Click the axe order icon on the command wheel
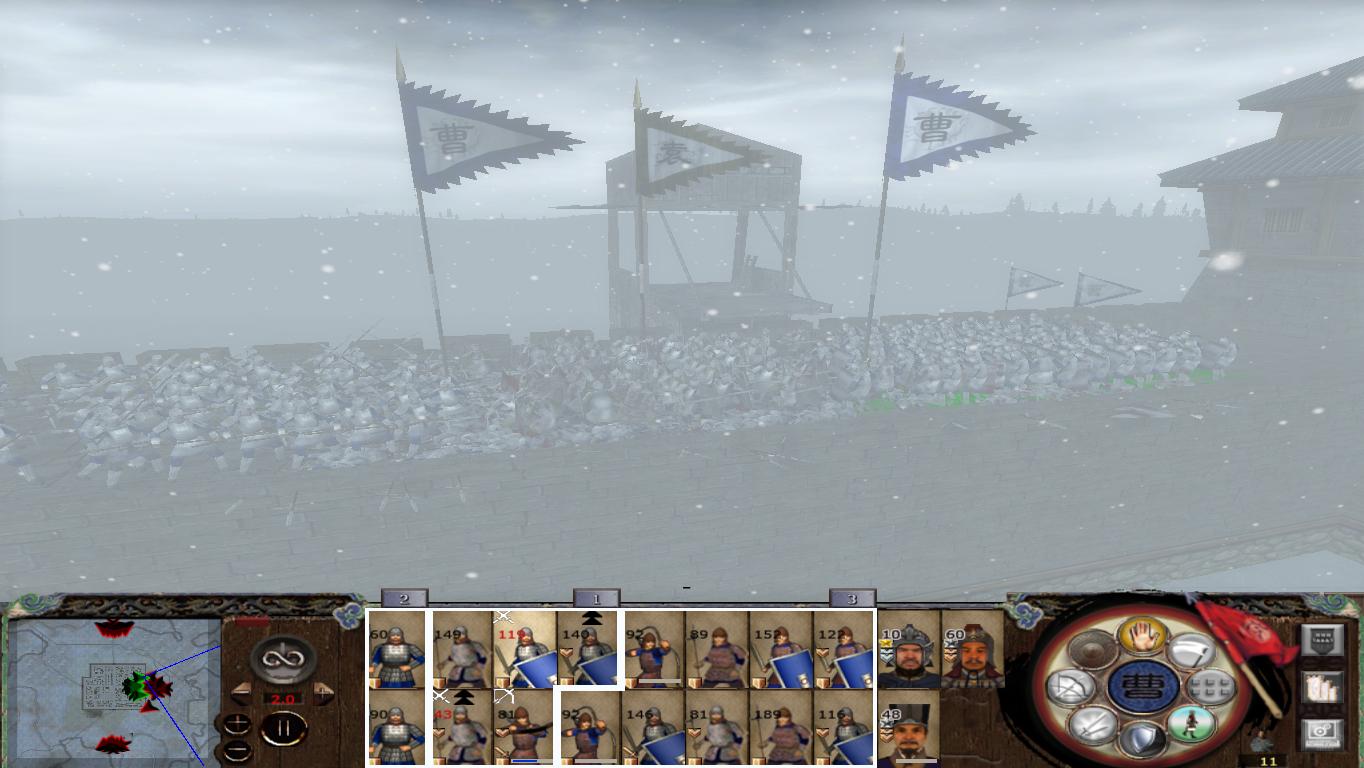1364x768 pixels. tap(1191, 652)
